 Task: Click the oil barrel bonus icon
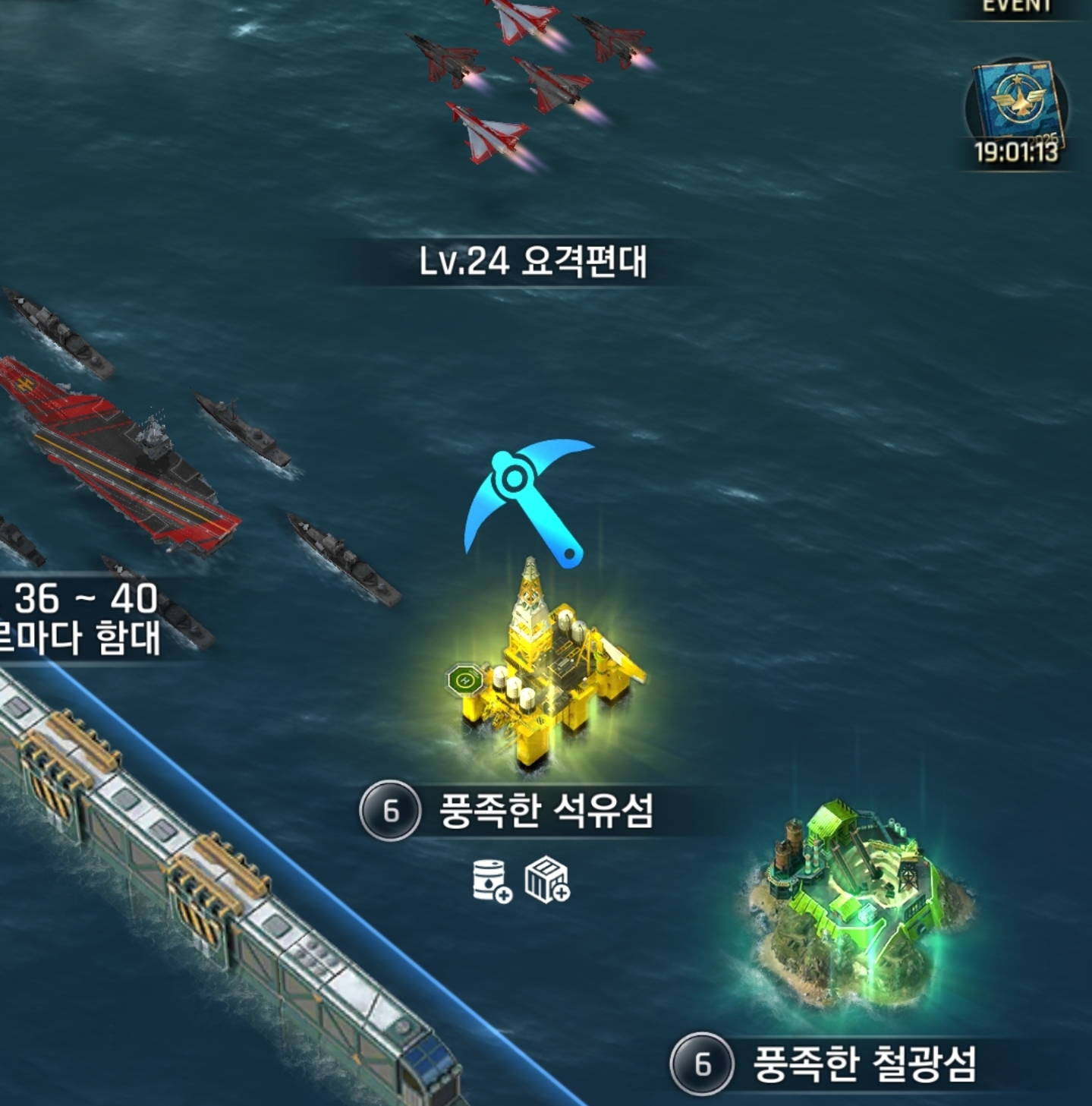492,881
